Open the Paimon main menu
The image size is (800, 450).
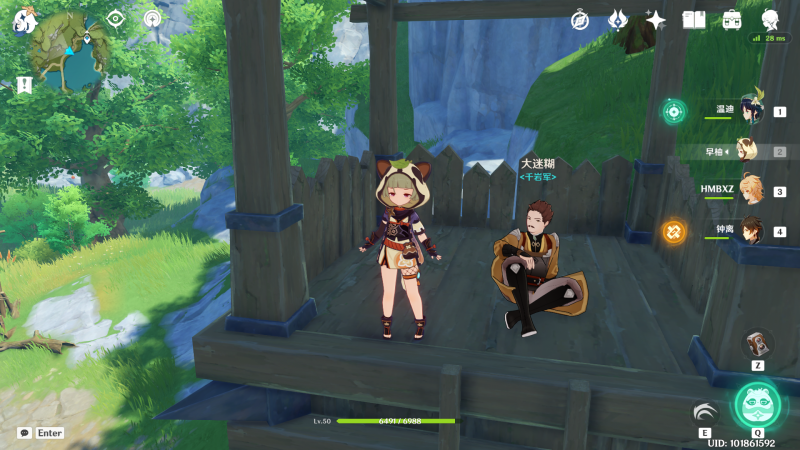(x=24, y=19)
